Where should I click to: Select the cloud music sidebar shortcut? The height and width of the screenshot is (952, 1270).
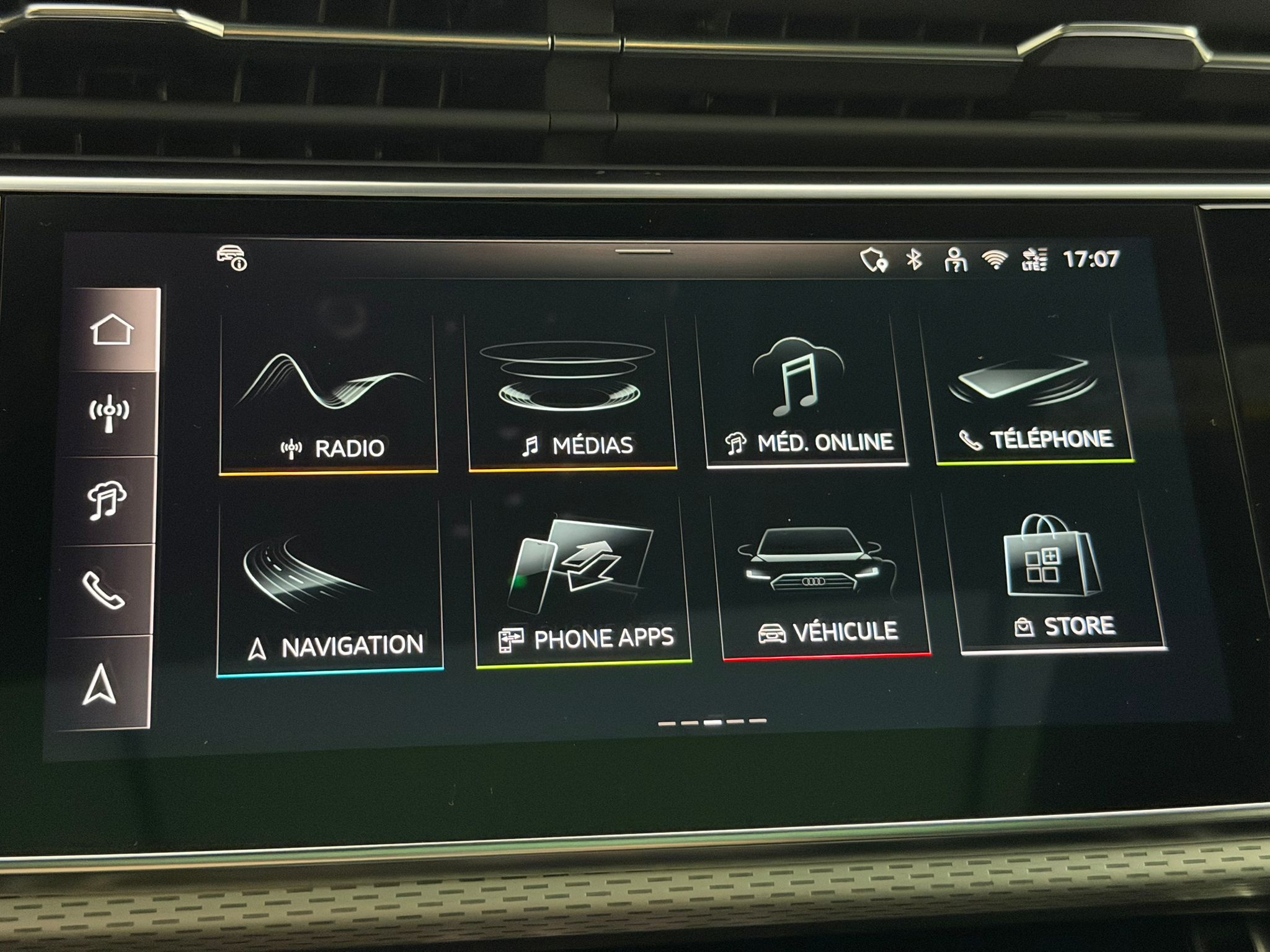(107, 500)
